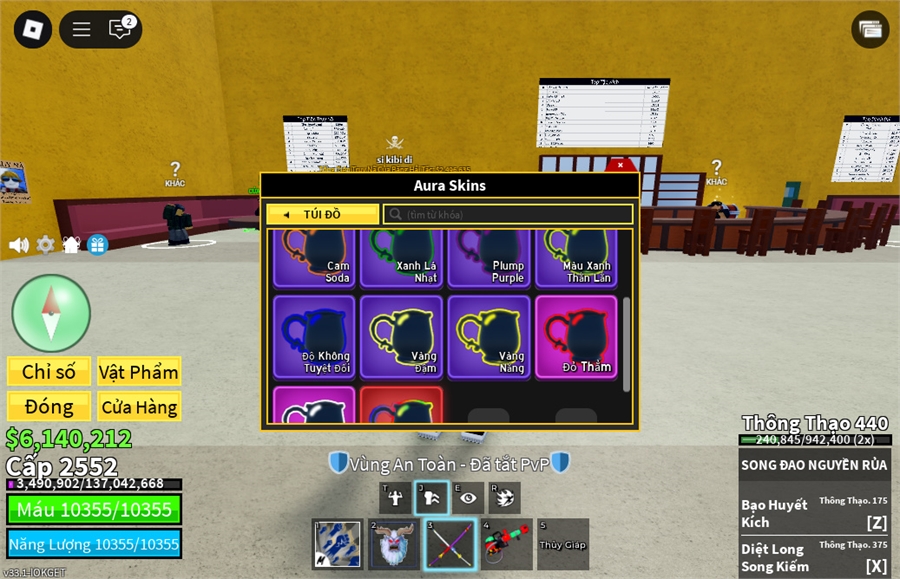Pick the Vàng Đậm aura skin
The height and width of the screenshot is (579, 900).
(401, 336)
